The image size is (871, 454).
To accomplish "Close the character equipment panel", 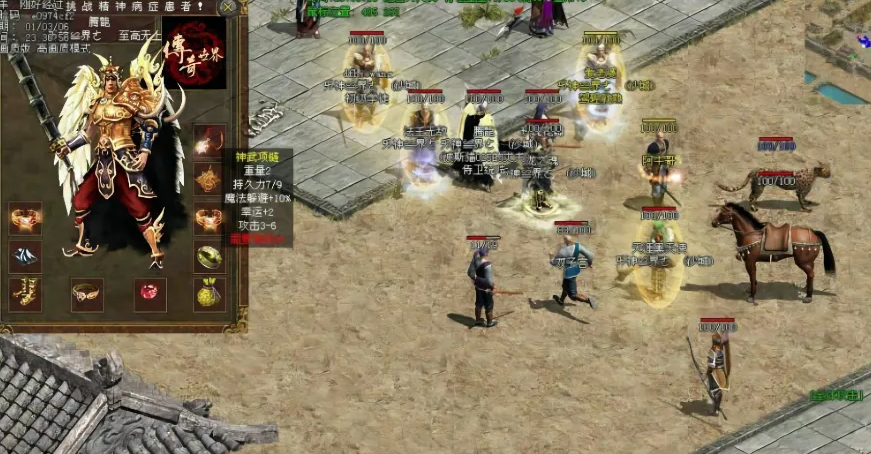I will pyautogui.click(x=228, y=7).
